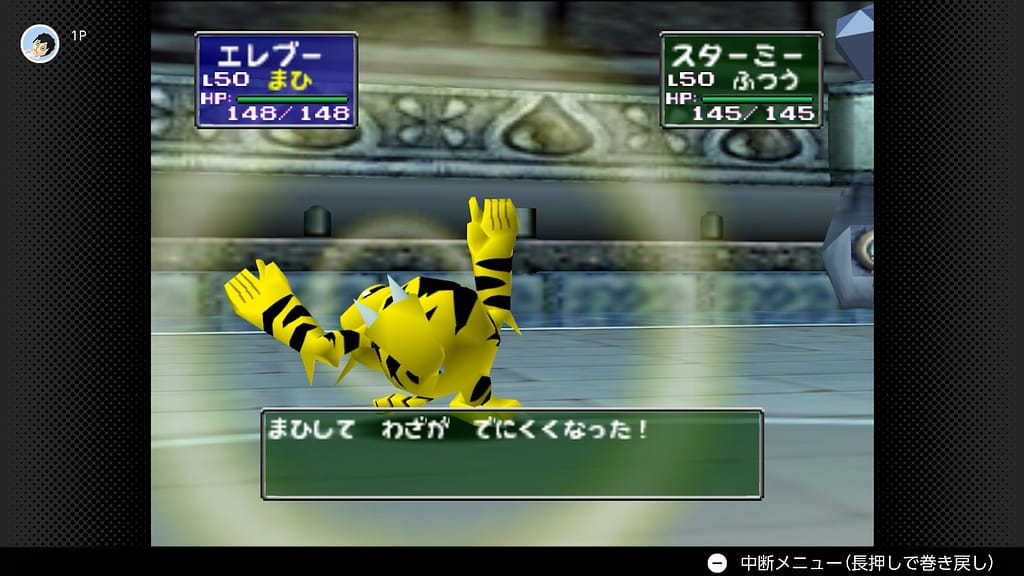Image resolution: width=1024 pixels, height=576 pixels.
Task: Click the player 1 profile avatar
Action: click(40, 44)
